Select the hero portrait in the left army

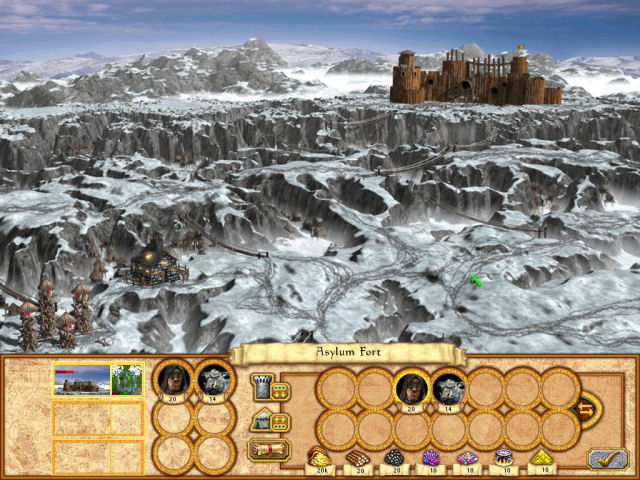point(172,379)
